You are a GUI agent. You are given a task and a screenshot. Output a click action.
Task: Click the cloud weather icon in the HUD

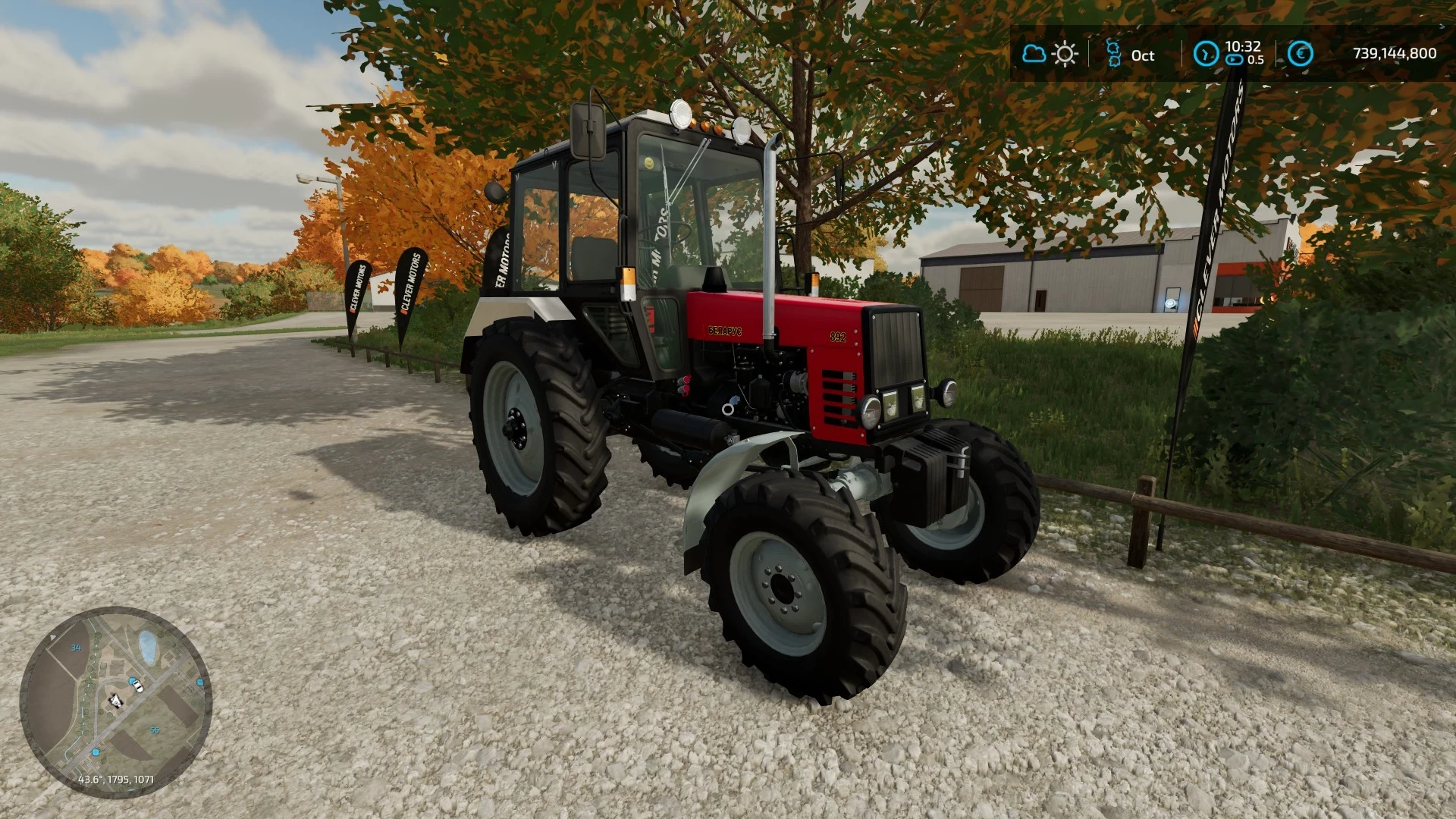1035,53
